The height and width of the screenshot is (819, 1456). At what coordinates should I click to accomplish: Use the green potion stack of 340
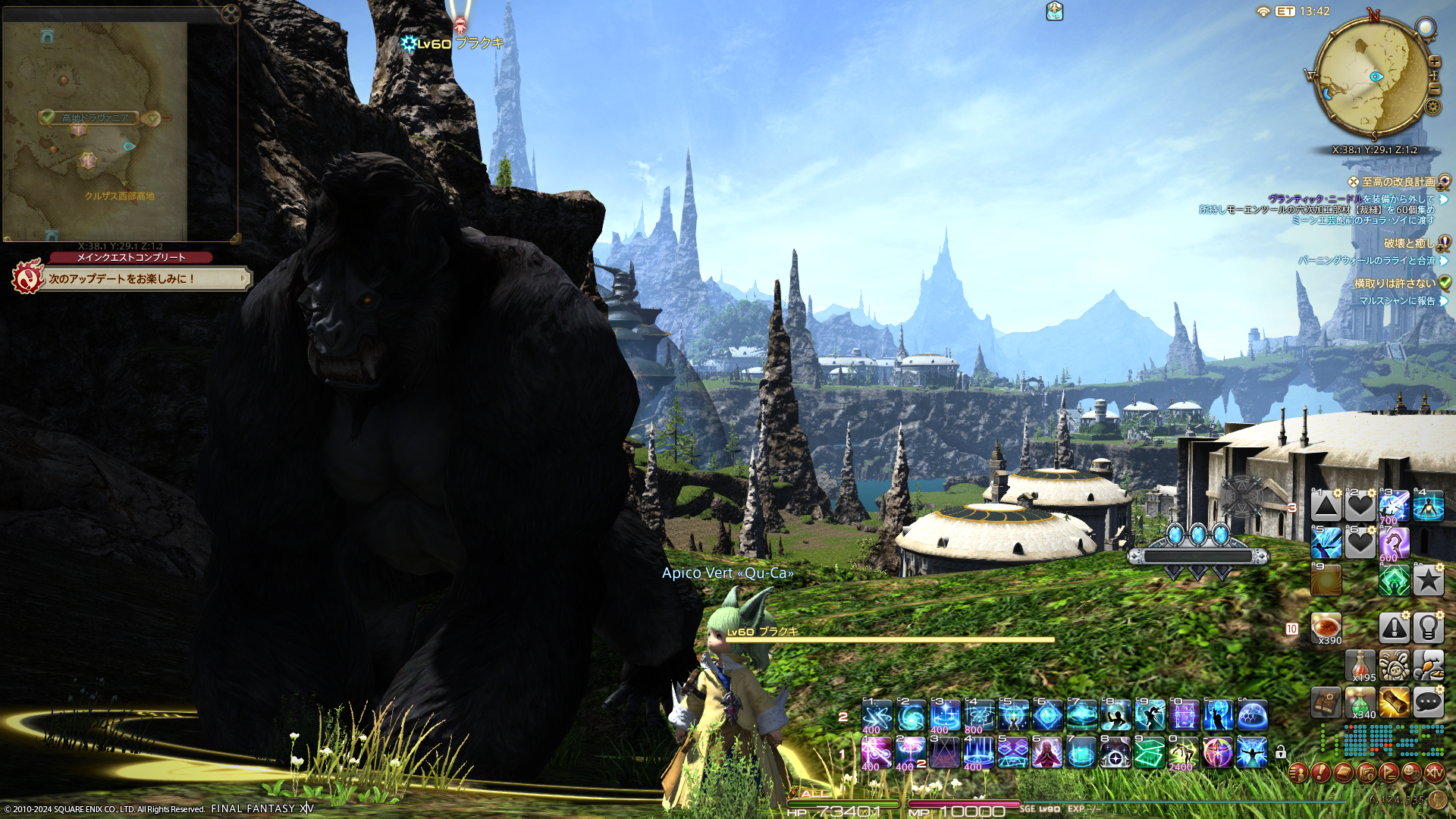1360,703
